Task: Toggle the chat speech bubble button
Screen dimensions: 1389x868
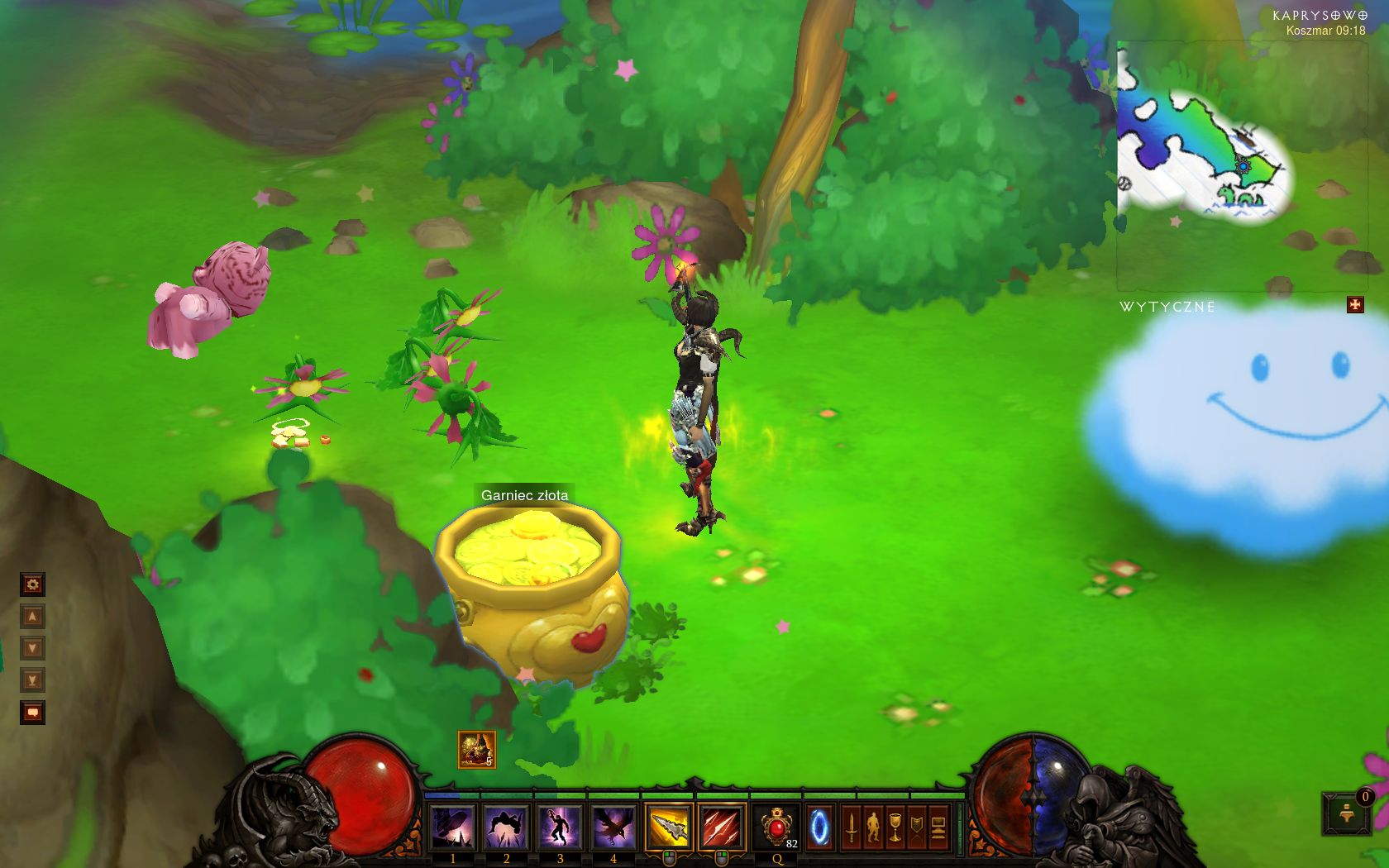Action: tap(32, 712)
